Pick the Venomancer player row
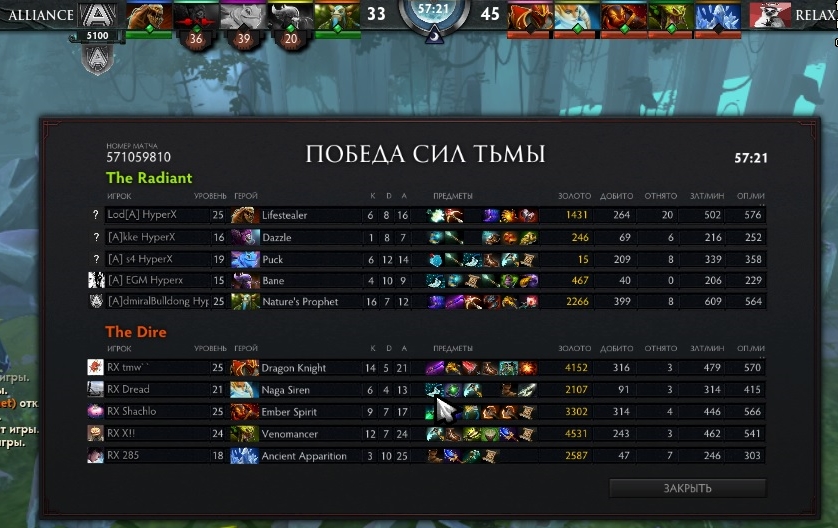The height and width of the screenshot is (528, 838). click(300, 433)
